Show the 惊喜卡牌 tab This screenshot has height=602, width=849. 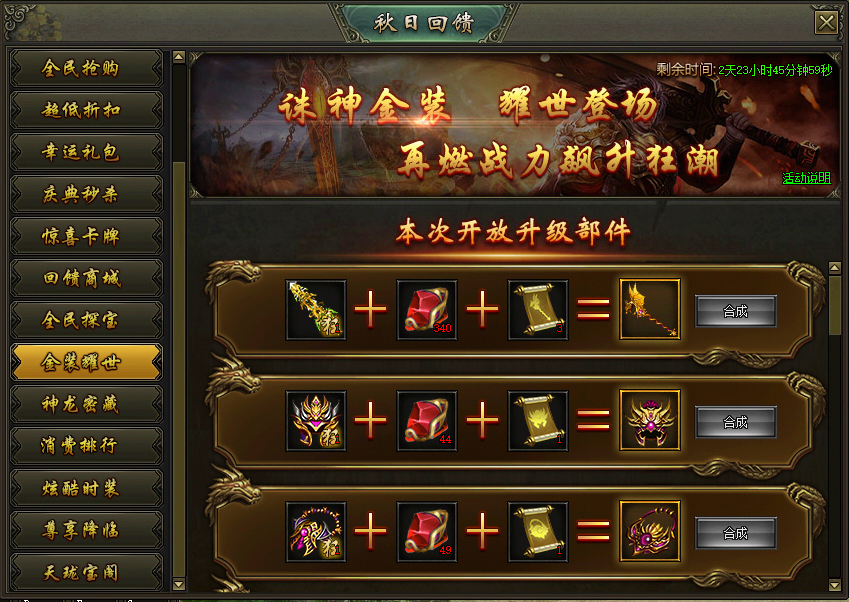tap(85, 236)
